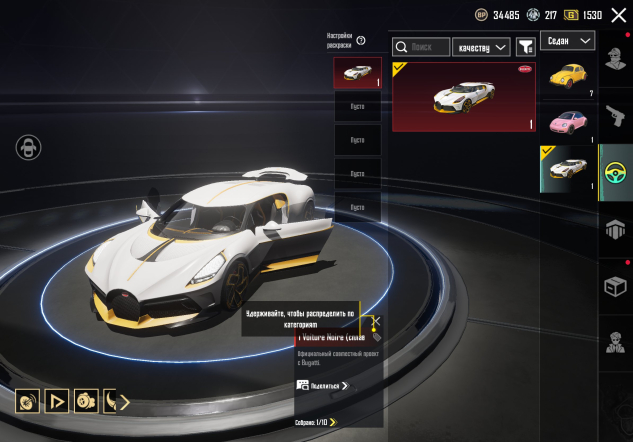Select the white Bugatti in vehicle list
The image size is (633, 442).
click(569, 168)
